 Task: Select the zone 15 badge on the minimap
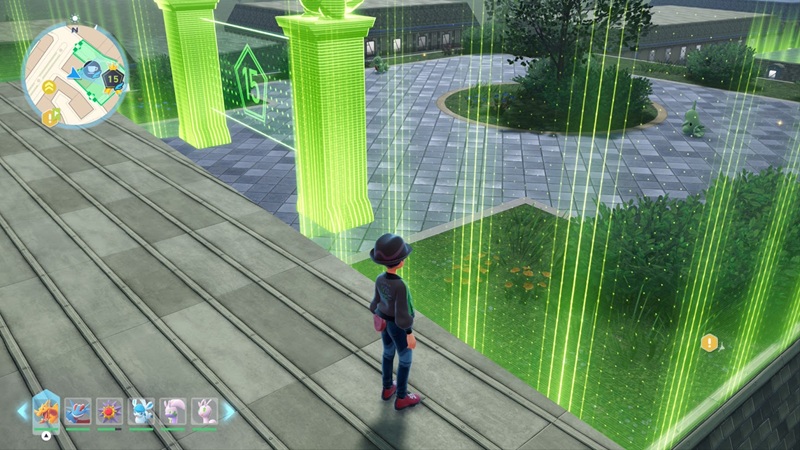click(113, 79)
